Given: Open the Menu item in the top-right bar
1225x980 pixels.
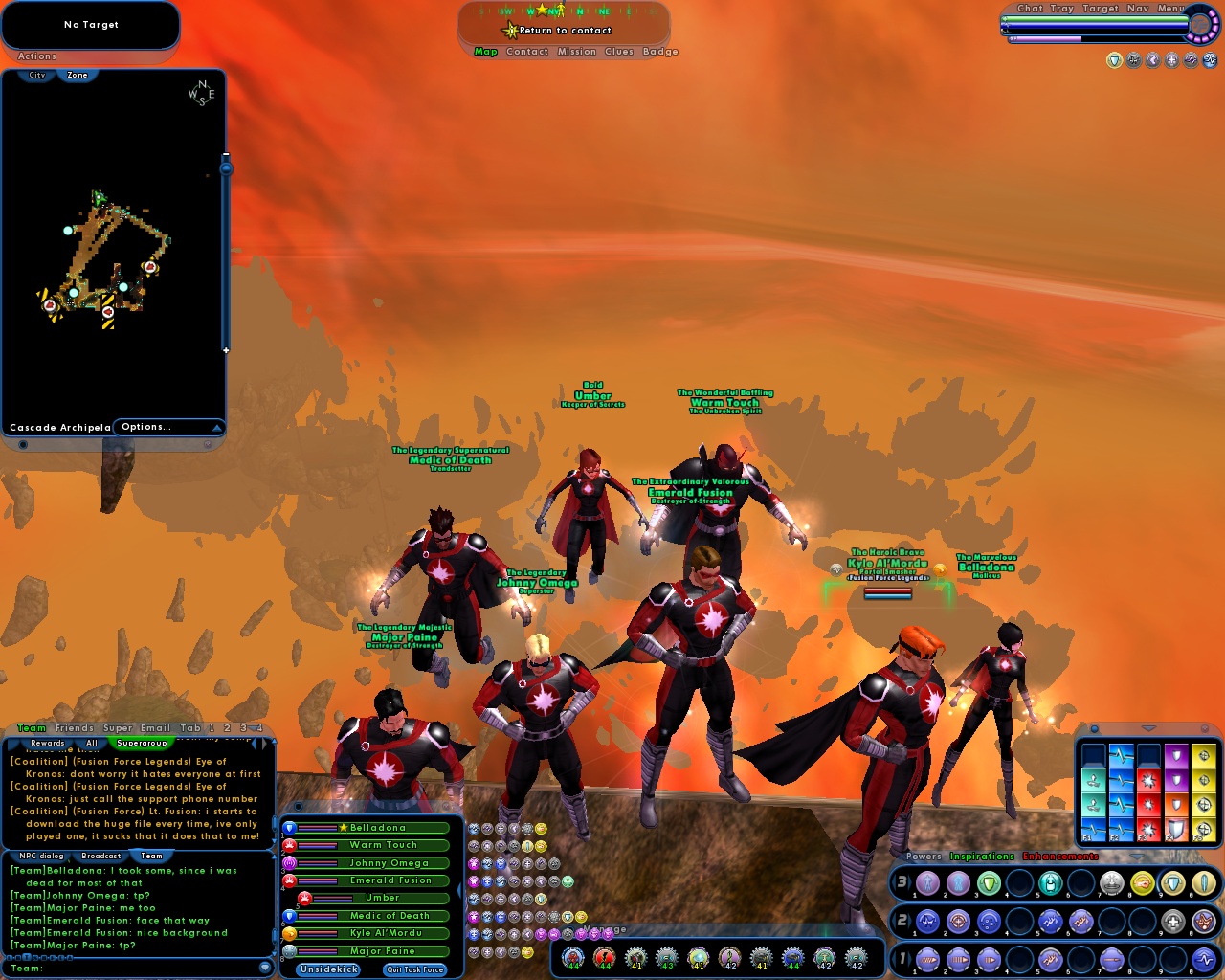Looking at the screenshot, I should (x=1169, y=8).
